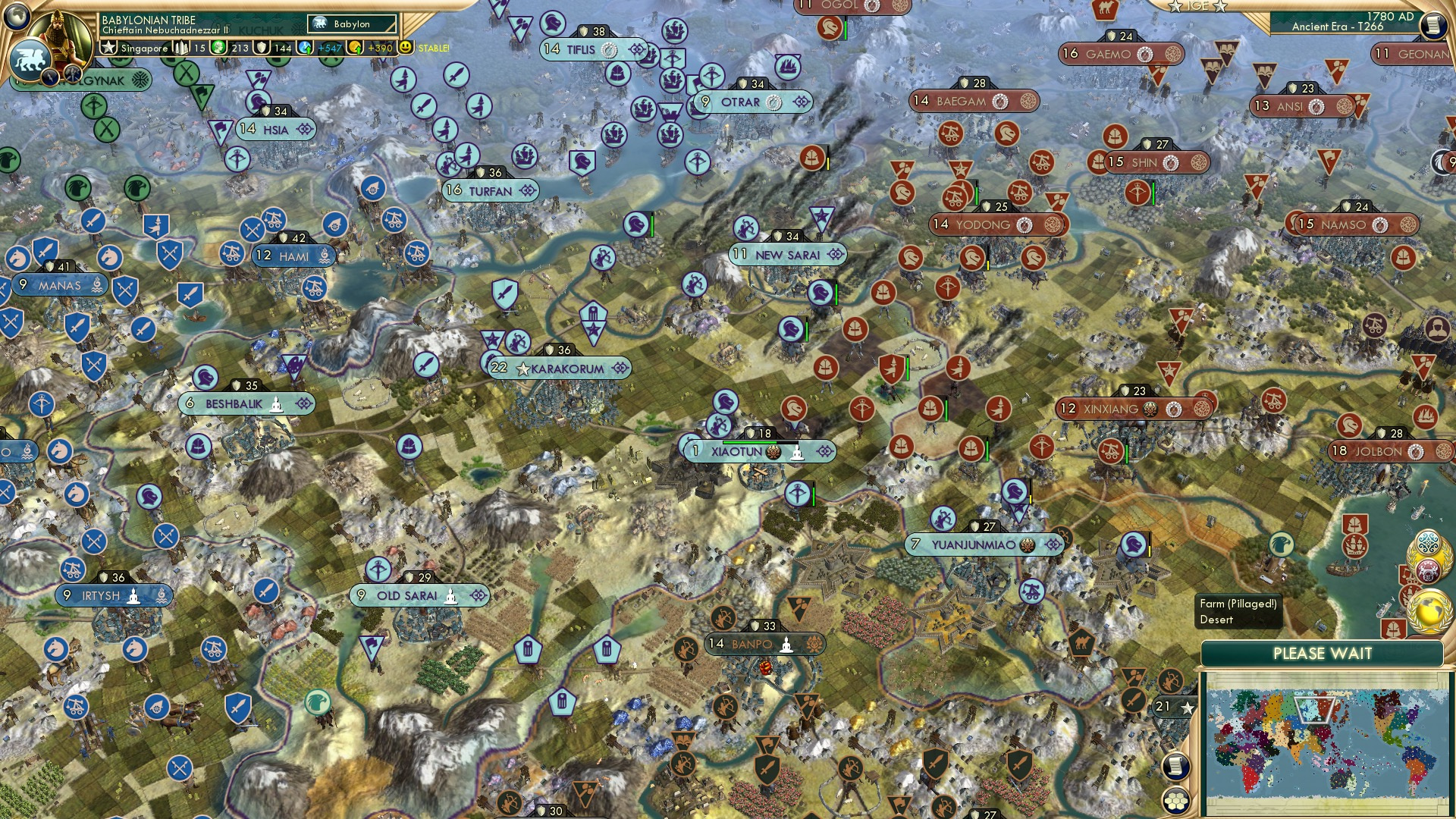This screenshot has height=819, width=1456.
Task: Click the gold income +390 coin icon
Action: click(x=356, y=48)
